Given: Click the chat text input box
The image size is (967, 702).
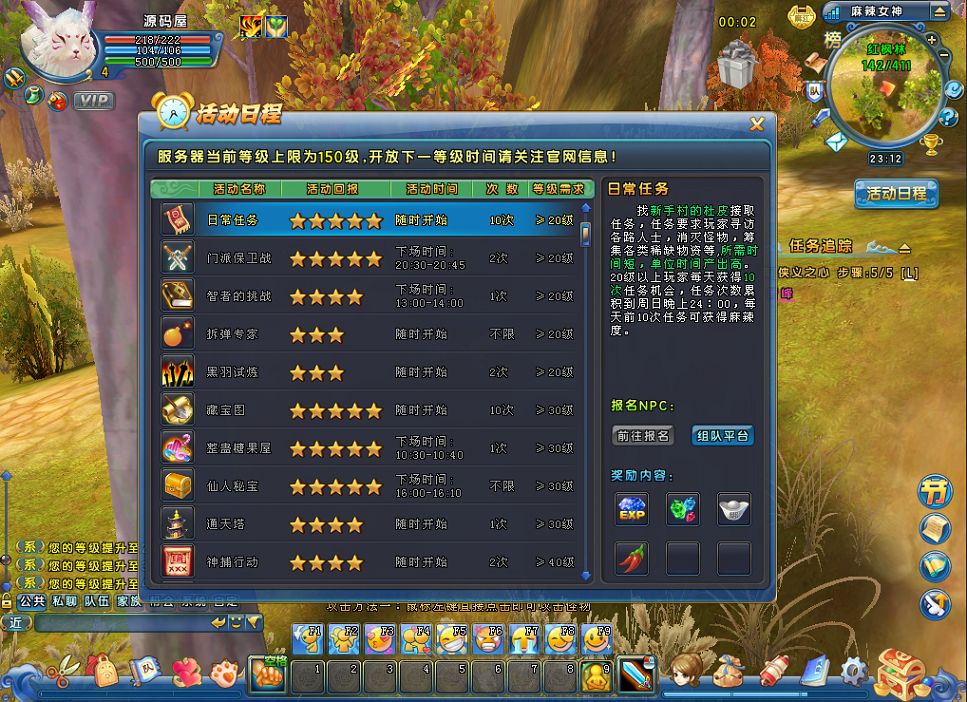Looking at the screenshot, I should [120, 622].
